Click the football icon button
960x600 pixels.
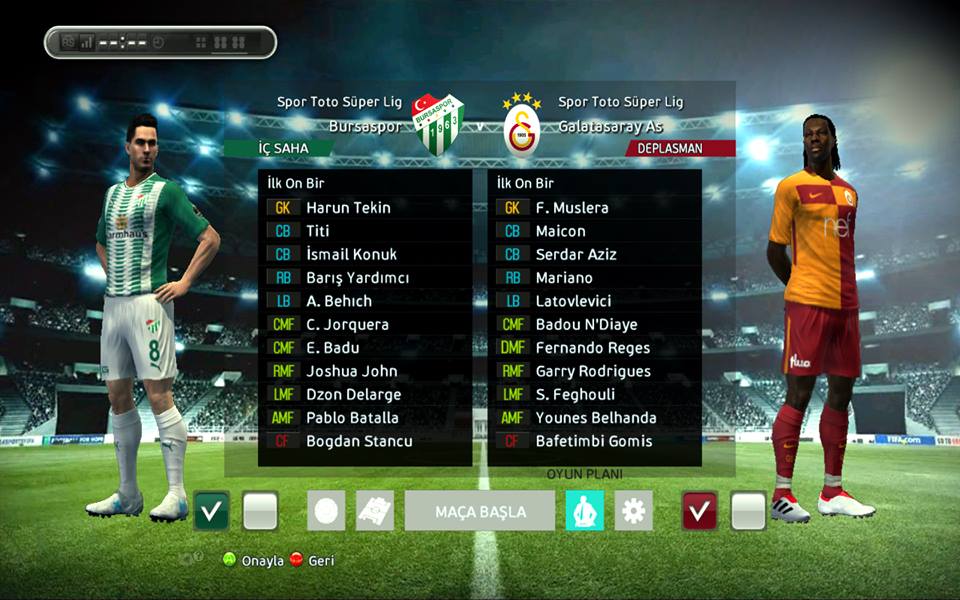326,511
